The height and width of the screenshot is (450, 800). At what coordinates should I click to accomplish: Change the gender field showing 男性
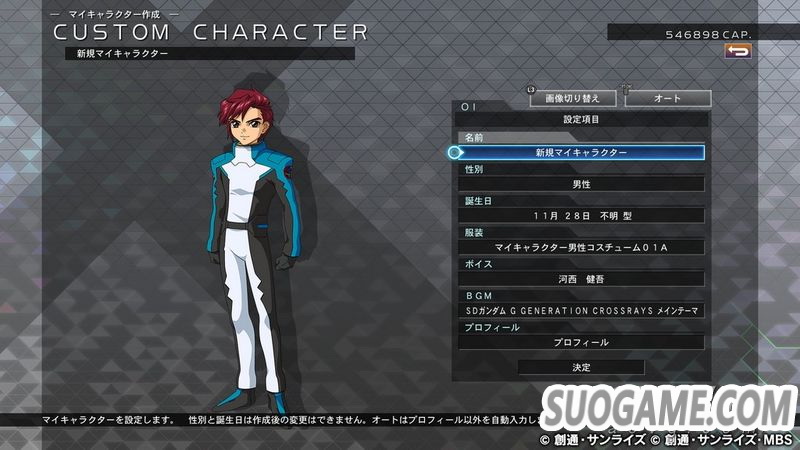[x=581, y=184]
